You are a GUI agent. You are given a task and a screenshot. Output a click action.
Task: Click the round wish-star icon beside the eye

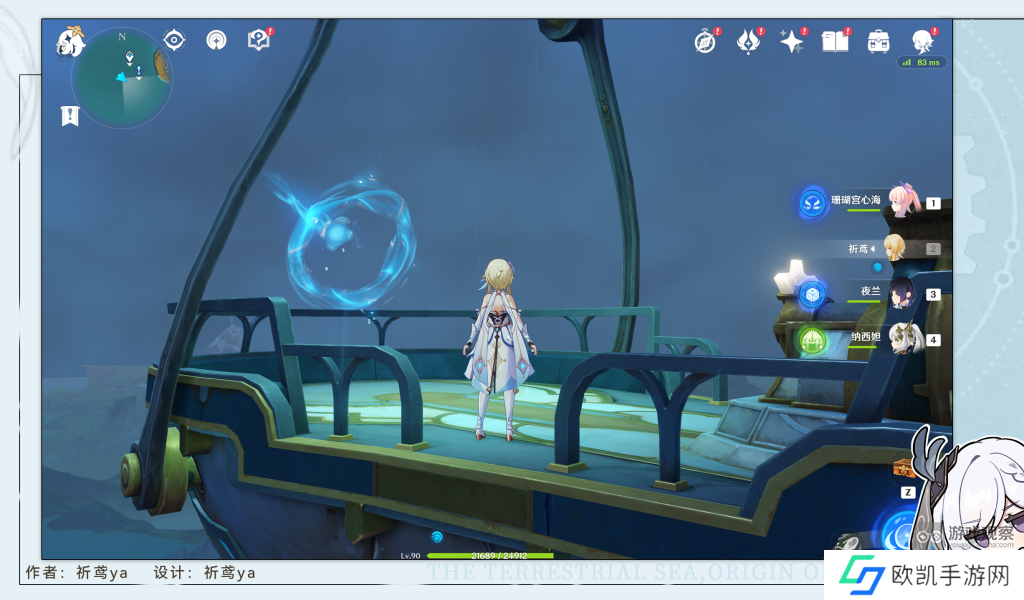point(216,40)
